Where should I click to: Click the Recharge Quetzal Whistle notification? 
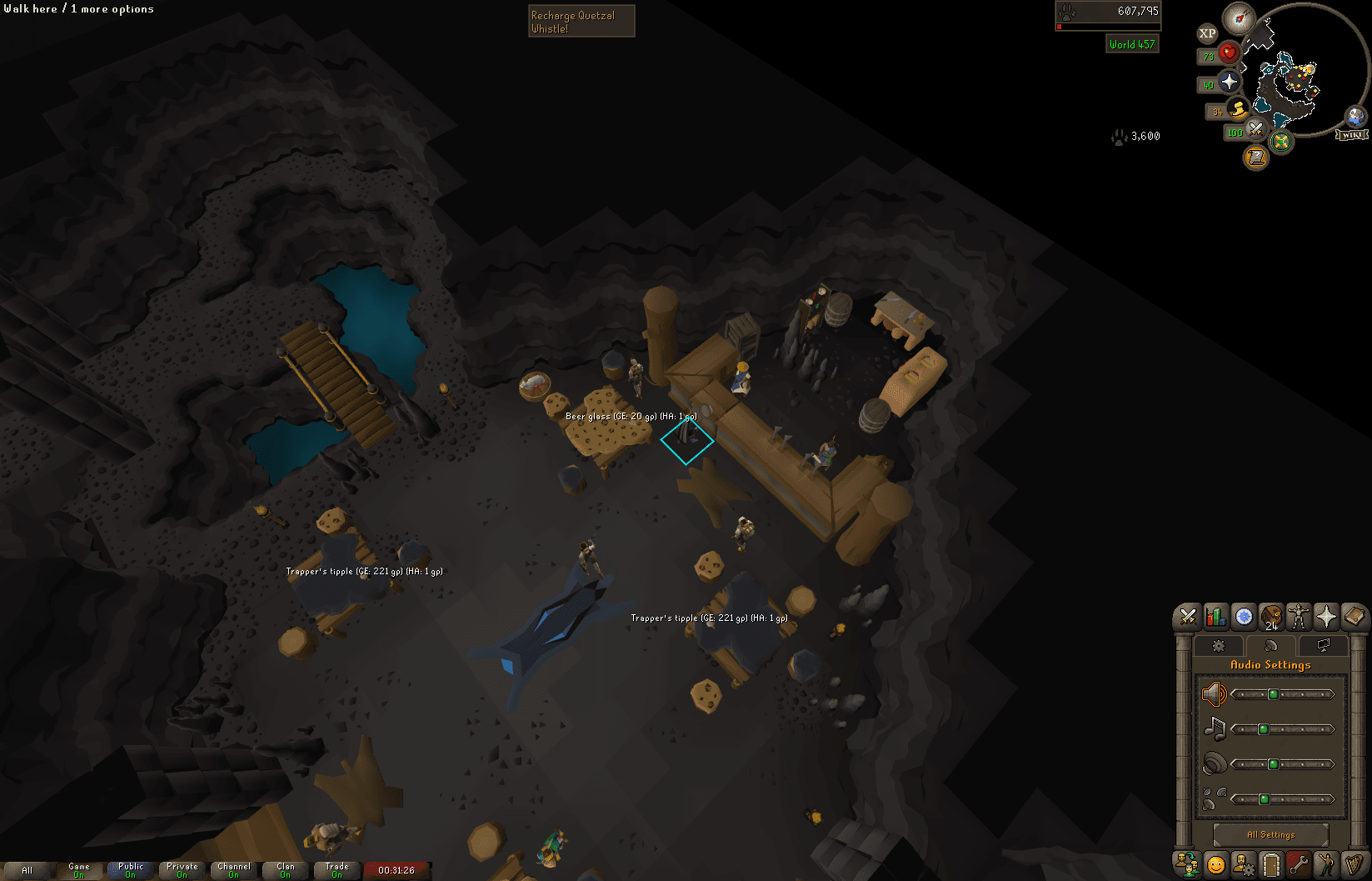tap(581, 21)
